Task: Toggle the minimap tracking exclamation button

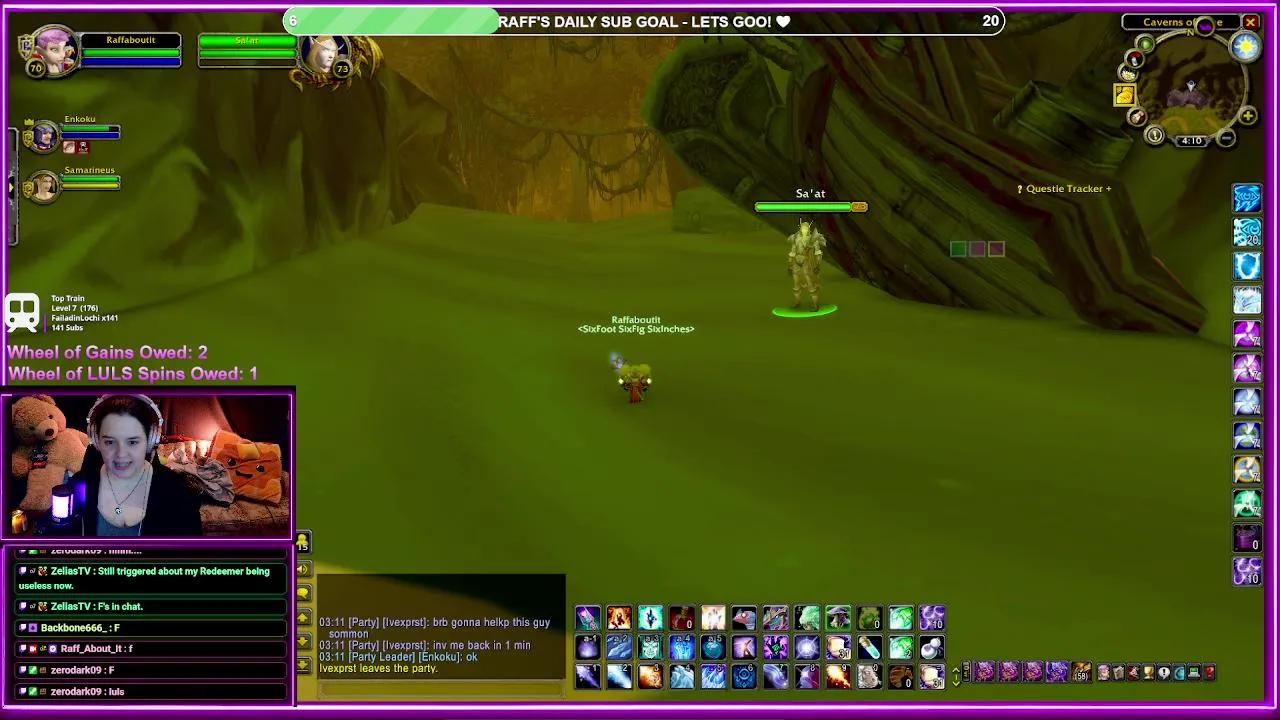Action: (x=1154, y=134)
